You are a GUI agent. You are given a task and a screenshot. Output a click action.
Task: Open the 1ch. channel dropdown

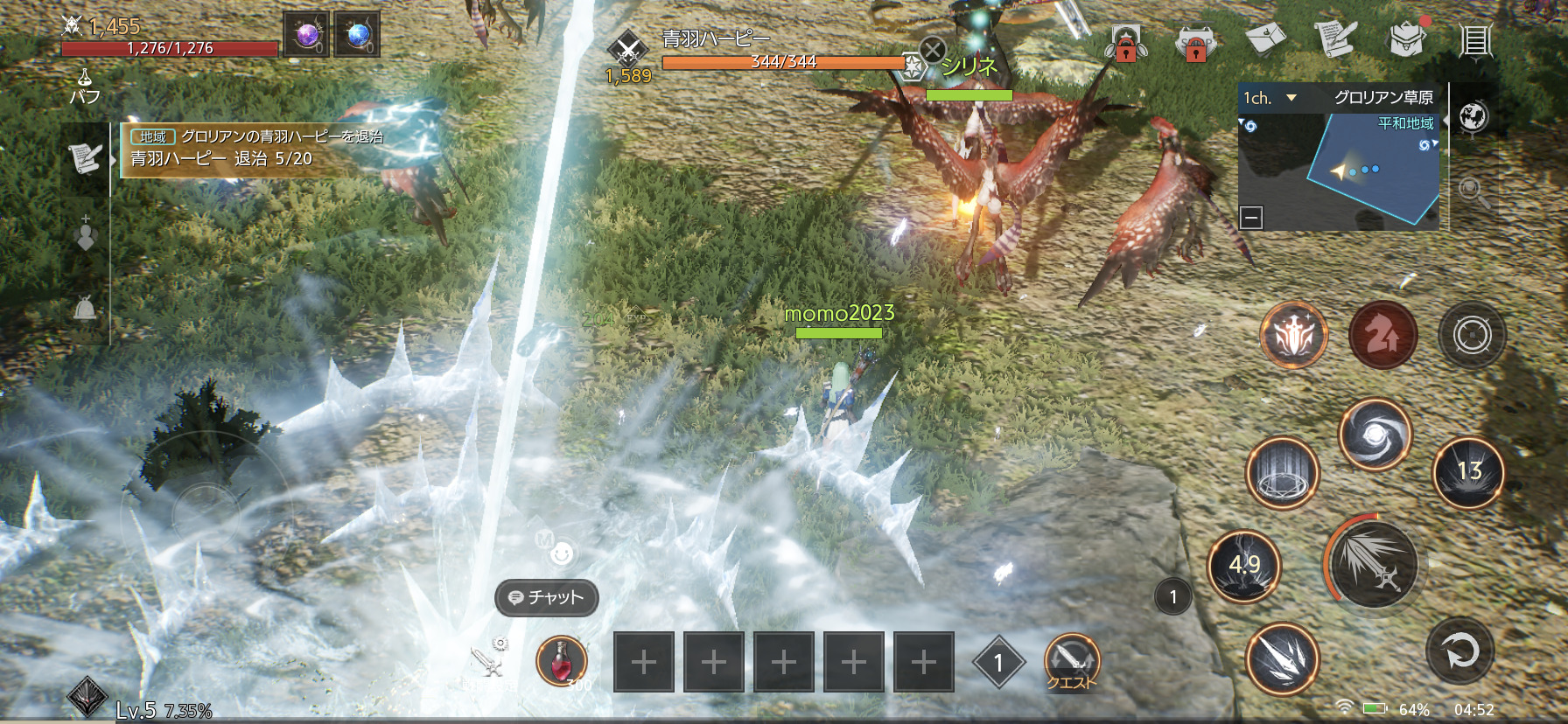[x=1270, y=98]
